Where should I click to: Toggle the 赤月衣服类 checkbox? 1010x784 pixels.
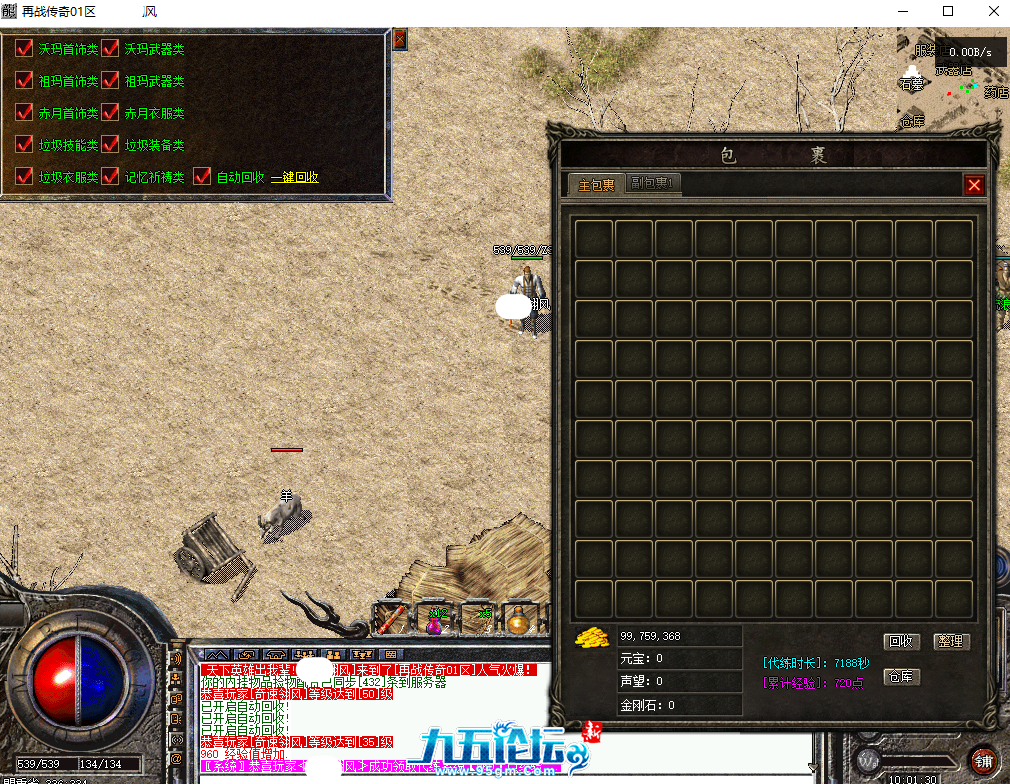coord(110,113)
